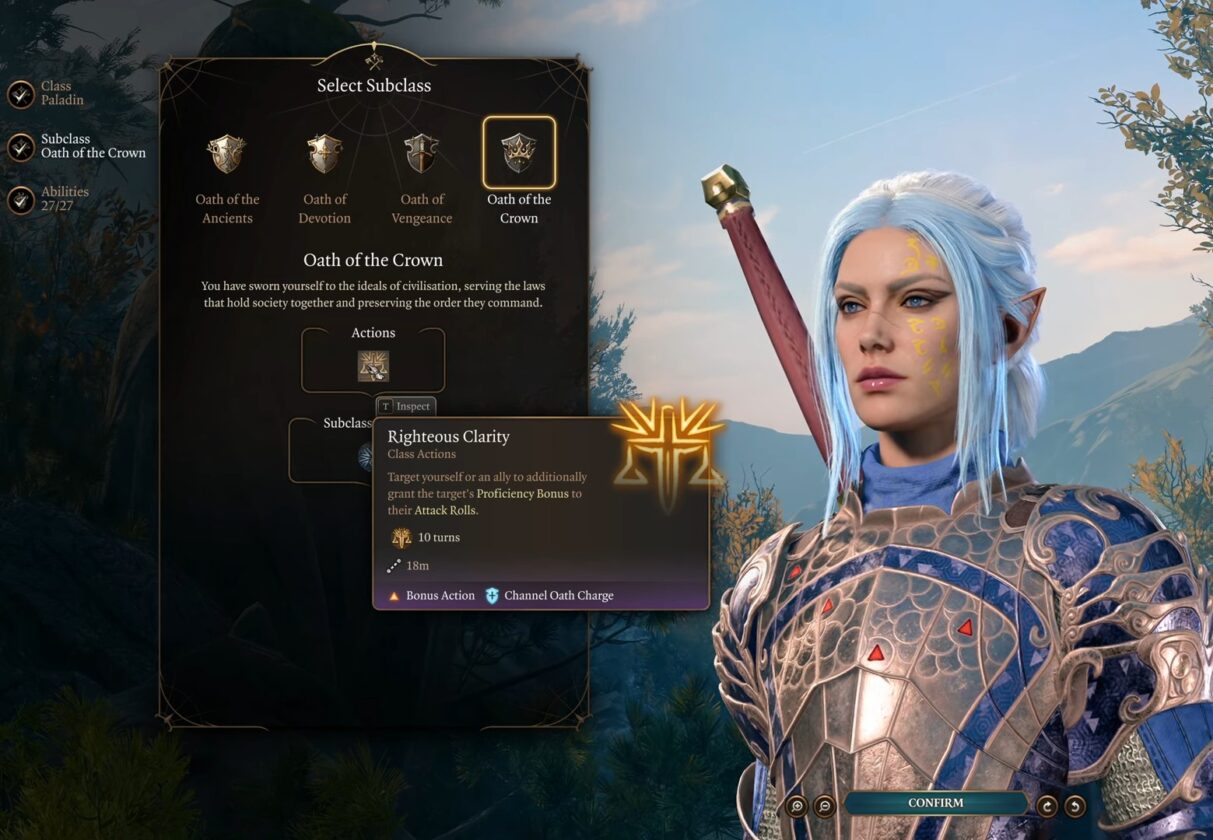The height and width of the screenshot is (840, 1213).
Task: Rotate the character counter-clockwise
Action: (x=1075, y=805)
